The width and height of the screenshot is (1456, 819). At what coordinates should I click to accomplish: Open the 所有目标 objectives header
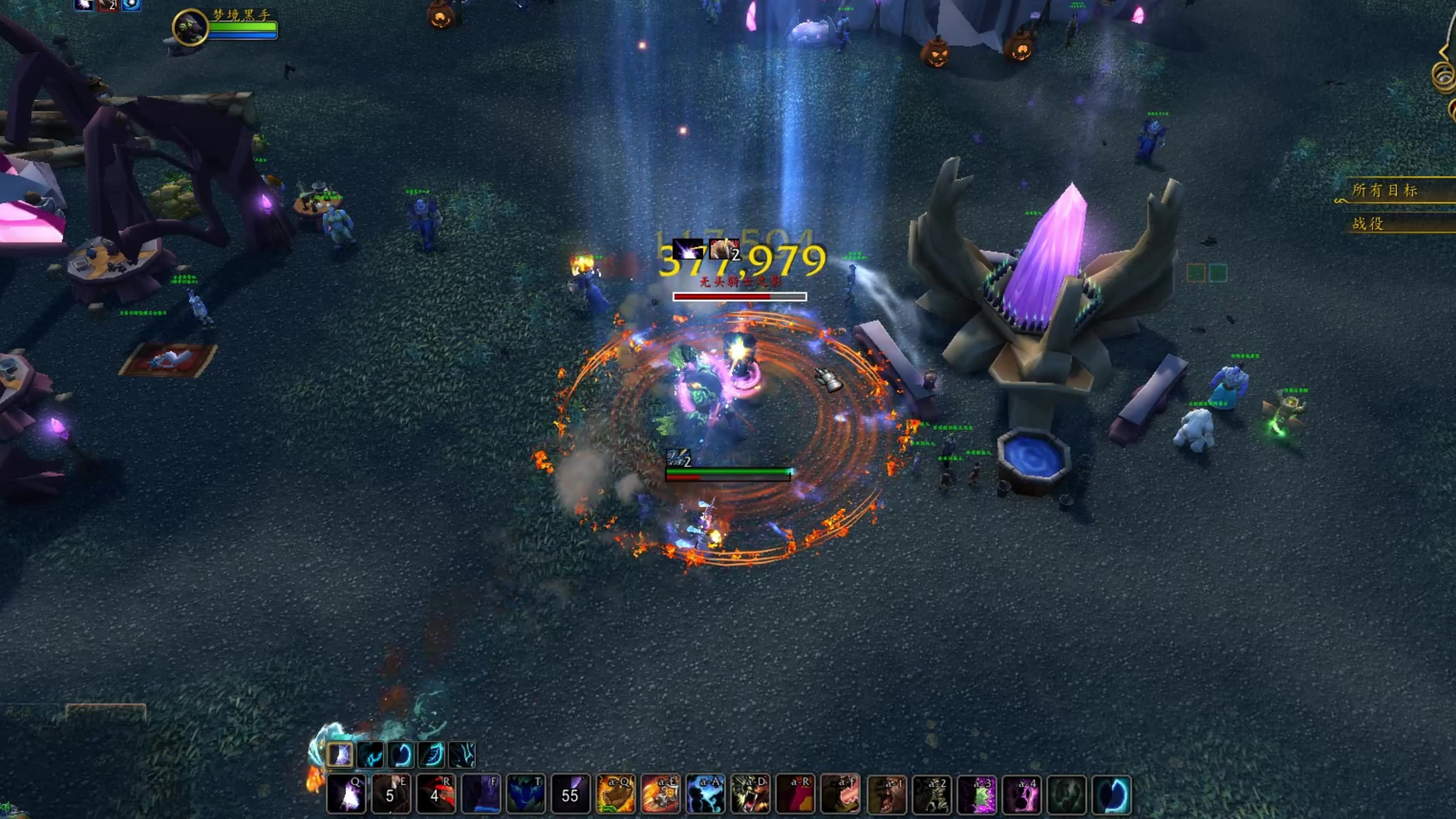point(1385,190)
